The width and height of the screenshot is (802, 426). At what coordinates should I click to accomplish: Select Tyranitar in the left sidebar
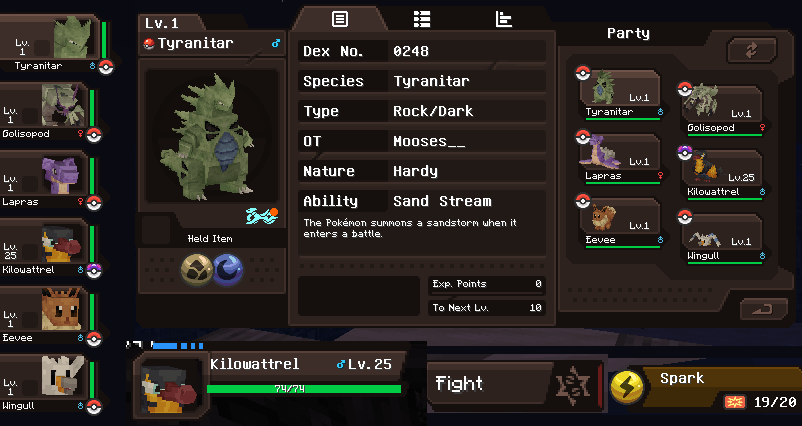tap(50, 45)
